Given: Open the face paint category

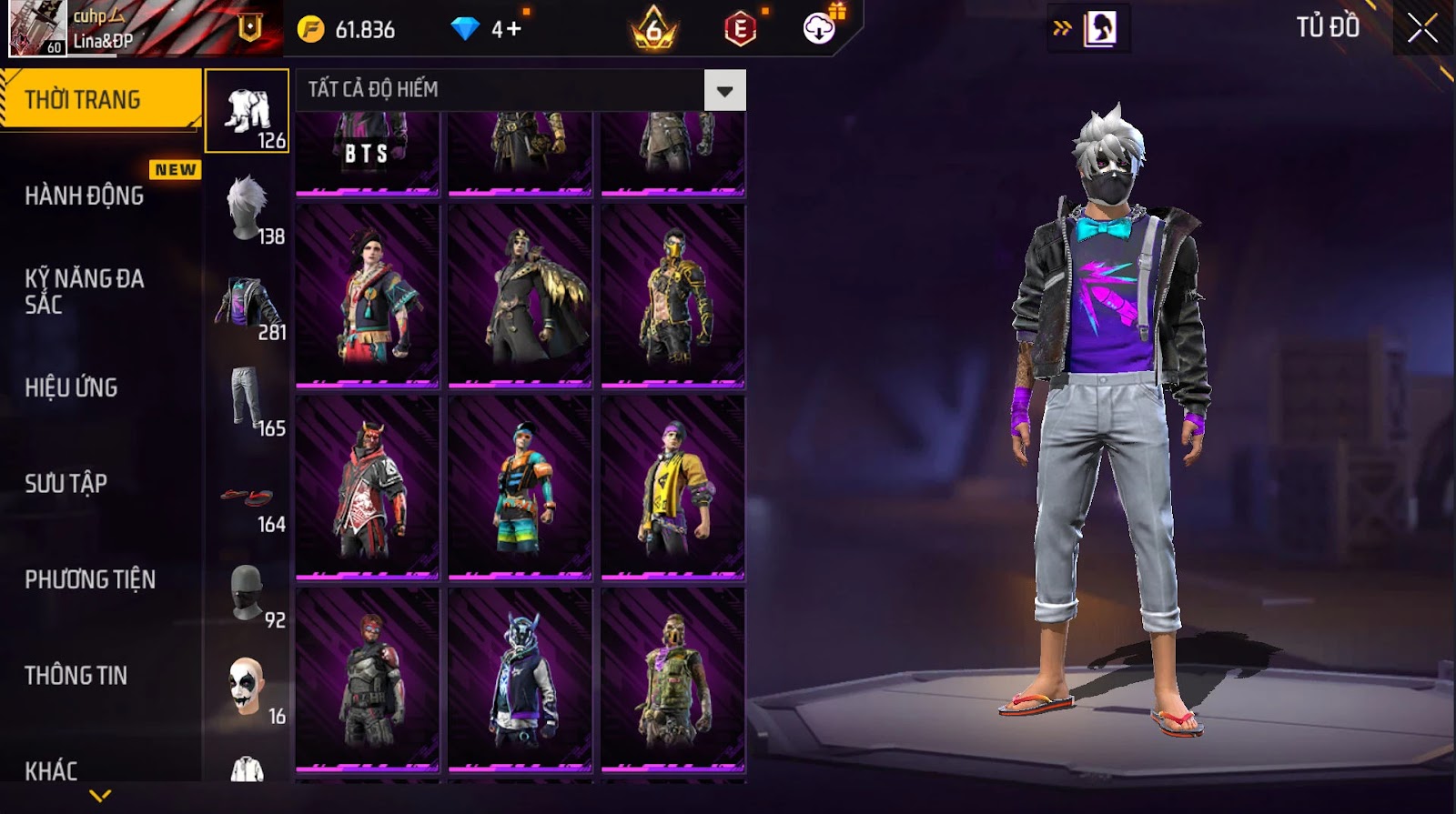Looking at the screenshot, I should point(248,688).
